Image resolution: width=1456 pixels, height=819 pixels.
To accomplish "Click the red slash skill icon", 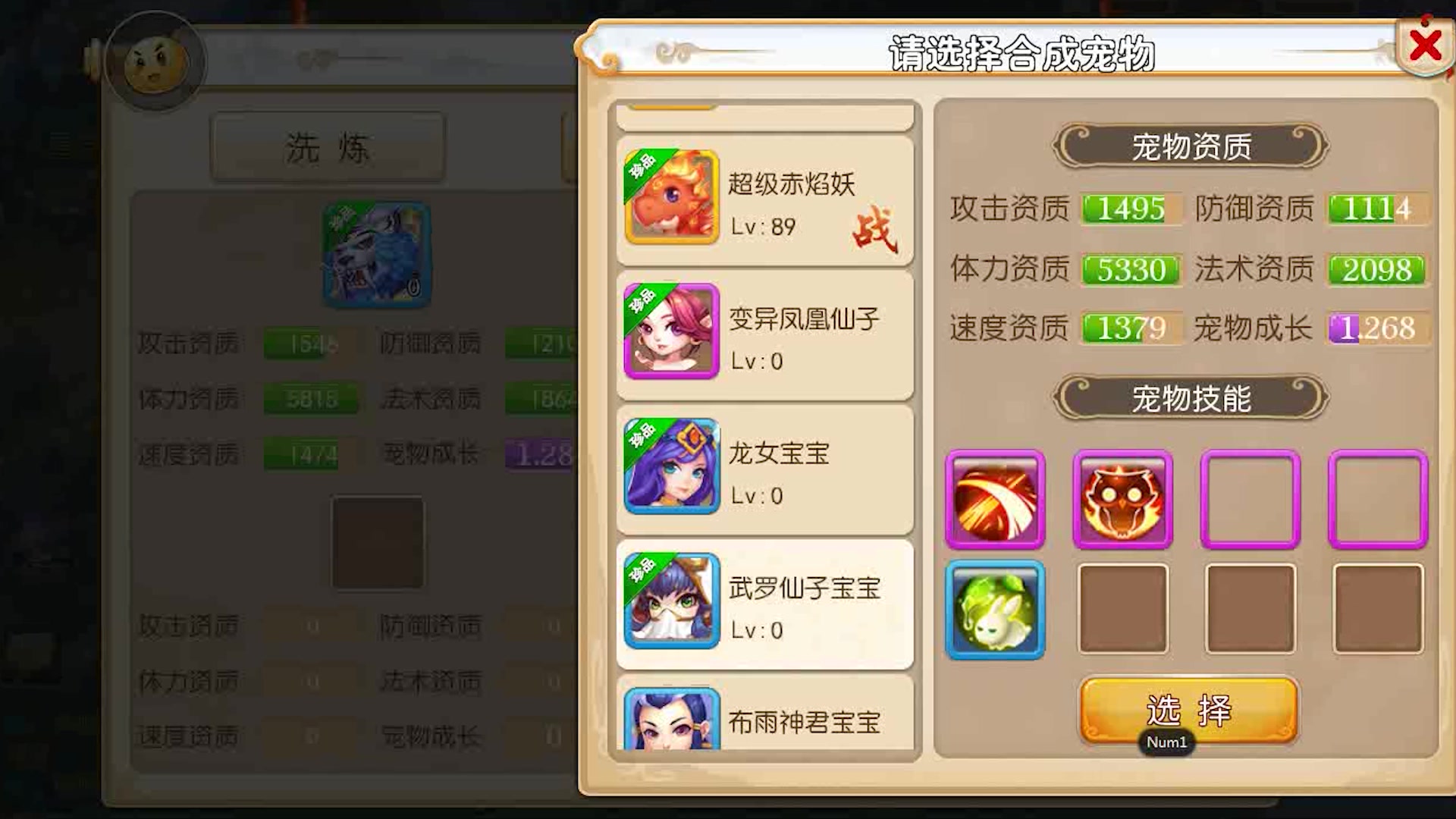I will pos(995,499).
